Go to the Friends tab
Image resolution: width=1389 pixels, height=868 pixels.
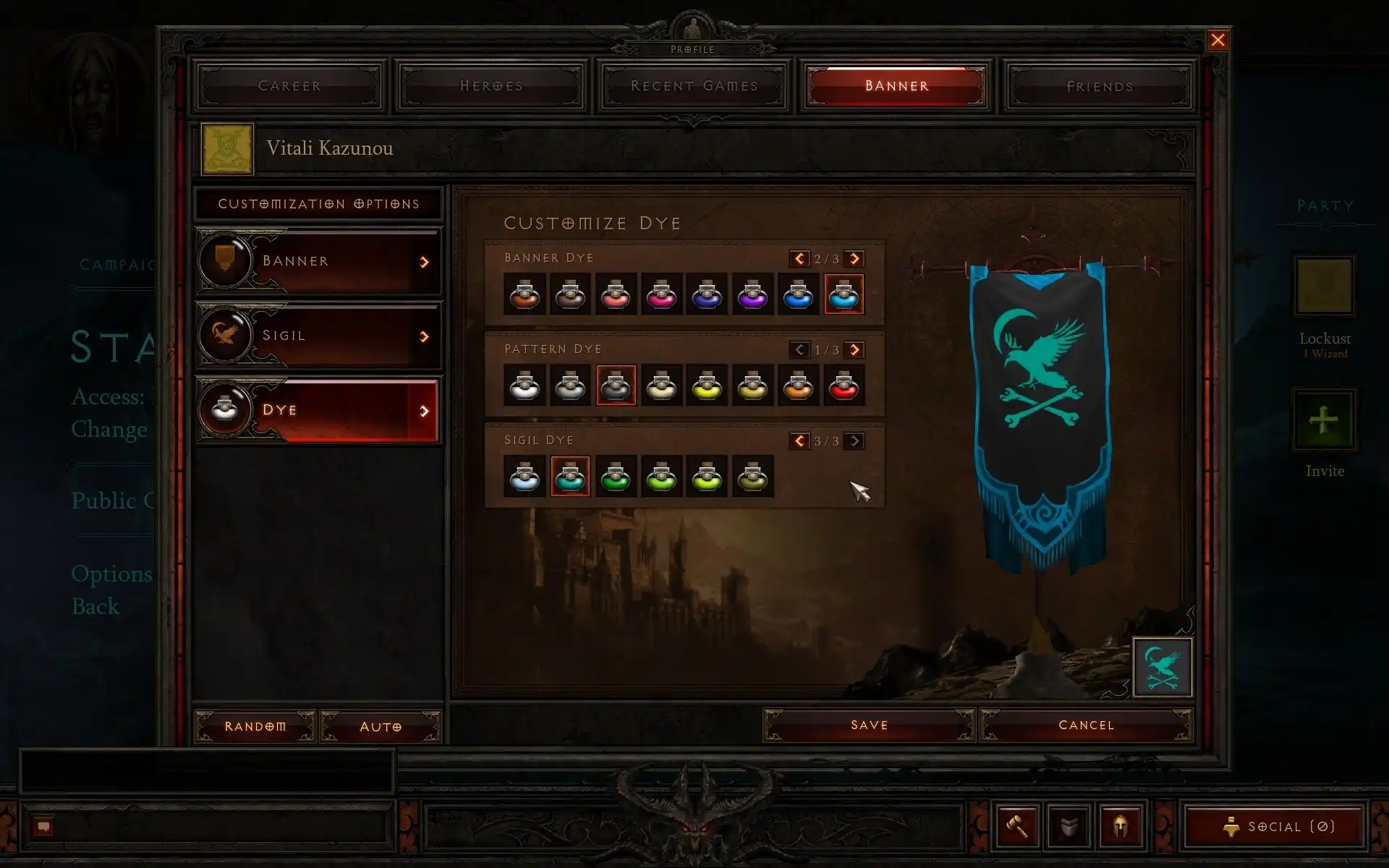(x=1099, y=86)
